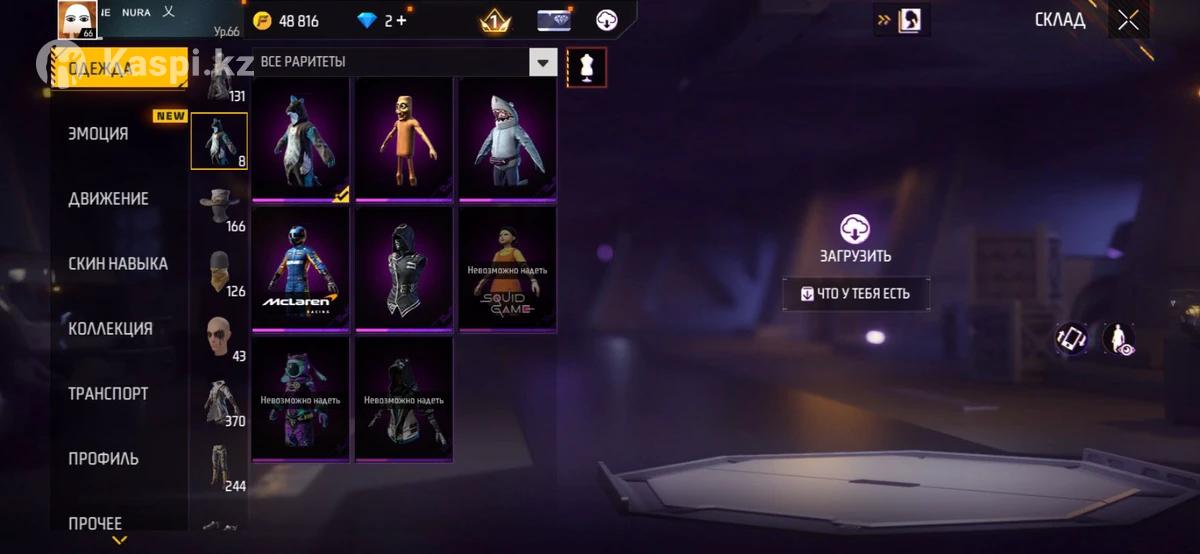Expand the Все раритеты rarity dropdown
This screenshot has height=554, width=1200.
pos(542,62)
